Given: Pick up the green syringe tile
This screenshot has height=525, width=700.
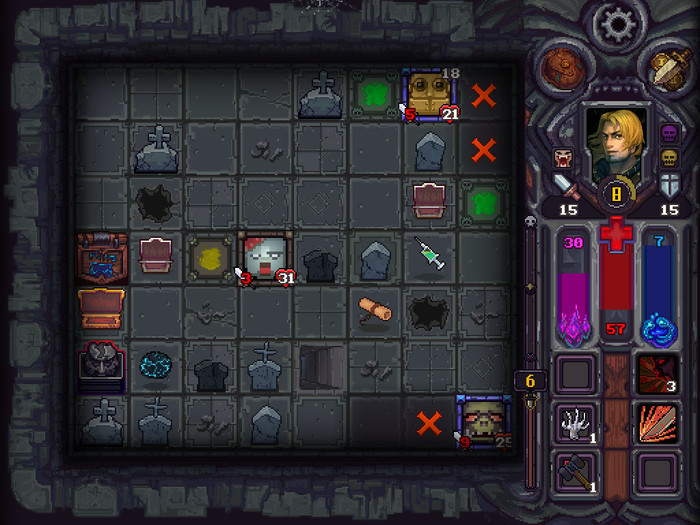Looking at the screenshot, I should 430,257.
